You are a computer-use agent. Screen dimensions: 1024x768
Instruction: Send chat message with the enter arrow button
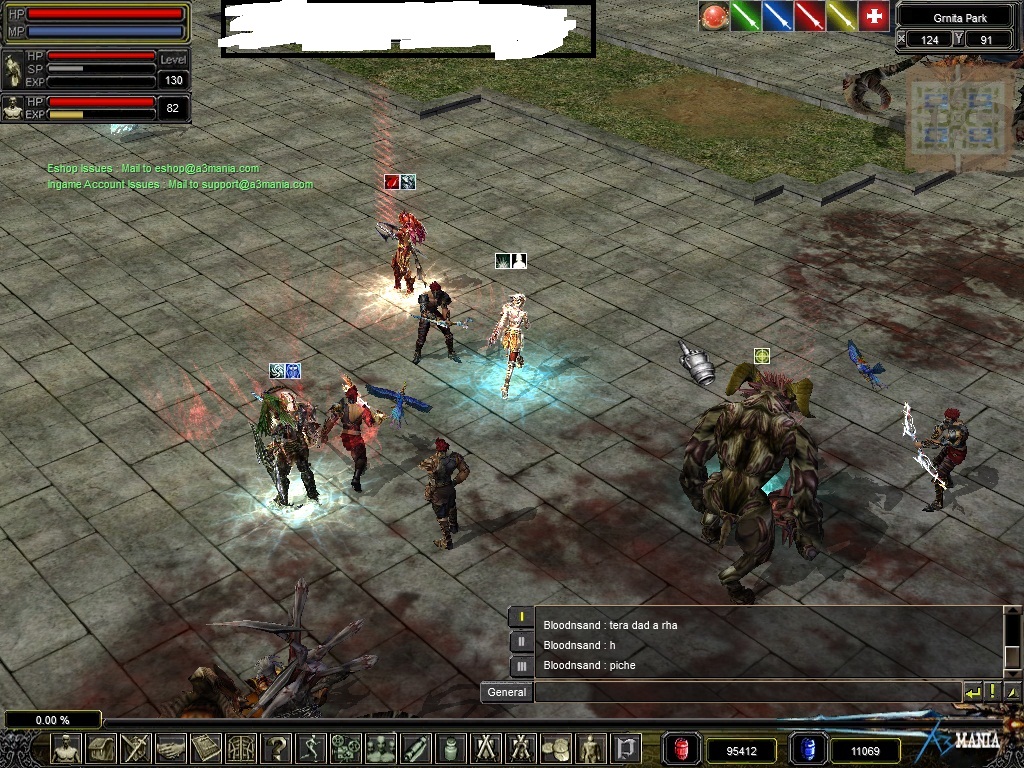tap(972, 692)
